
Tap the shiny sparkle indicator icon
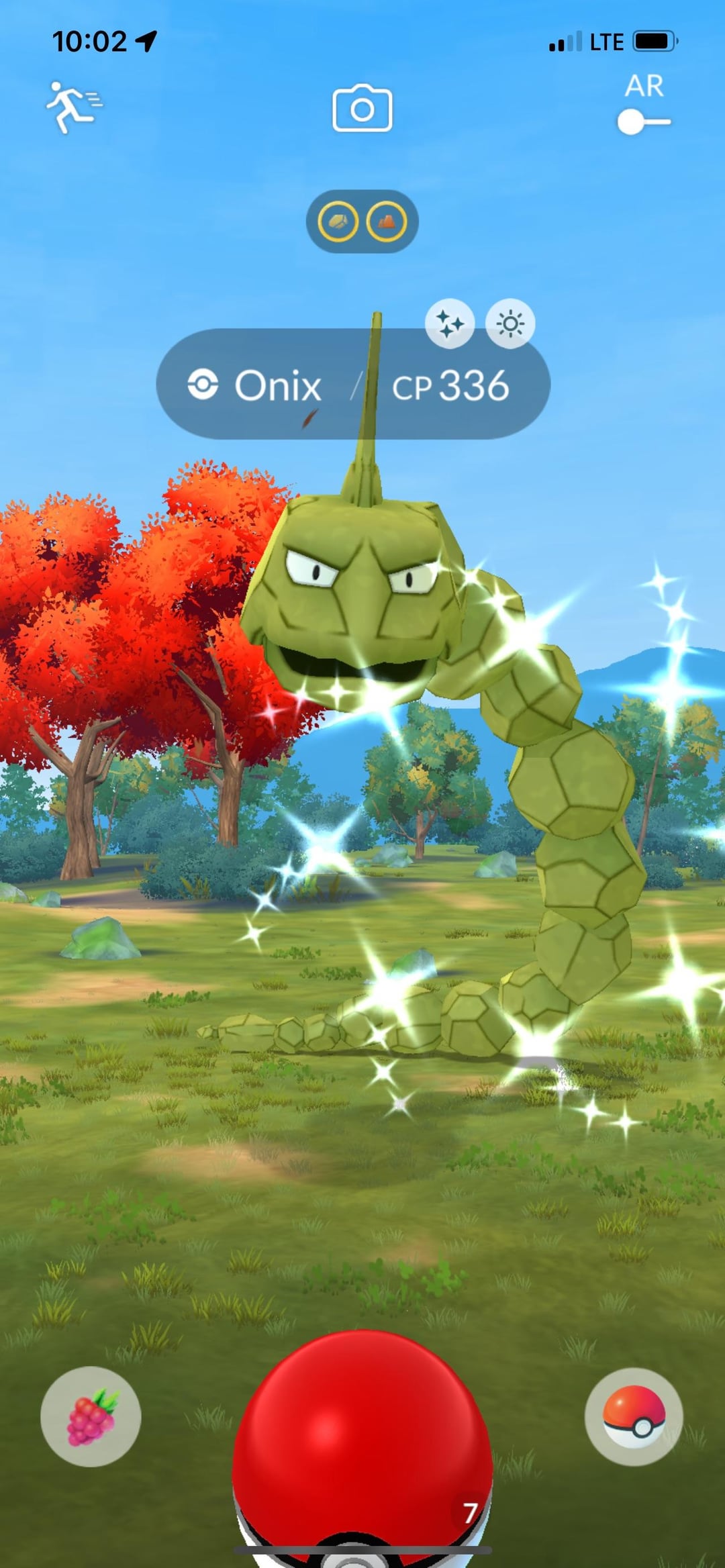[450, 324]
